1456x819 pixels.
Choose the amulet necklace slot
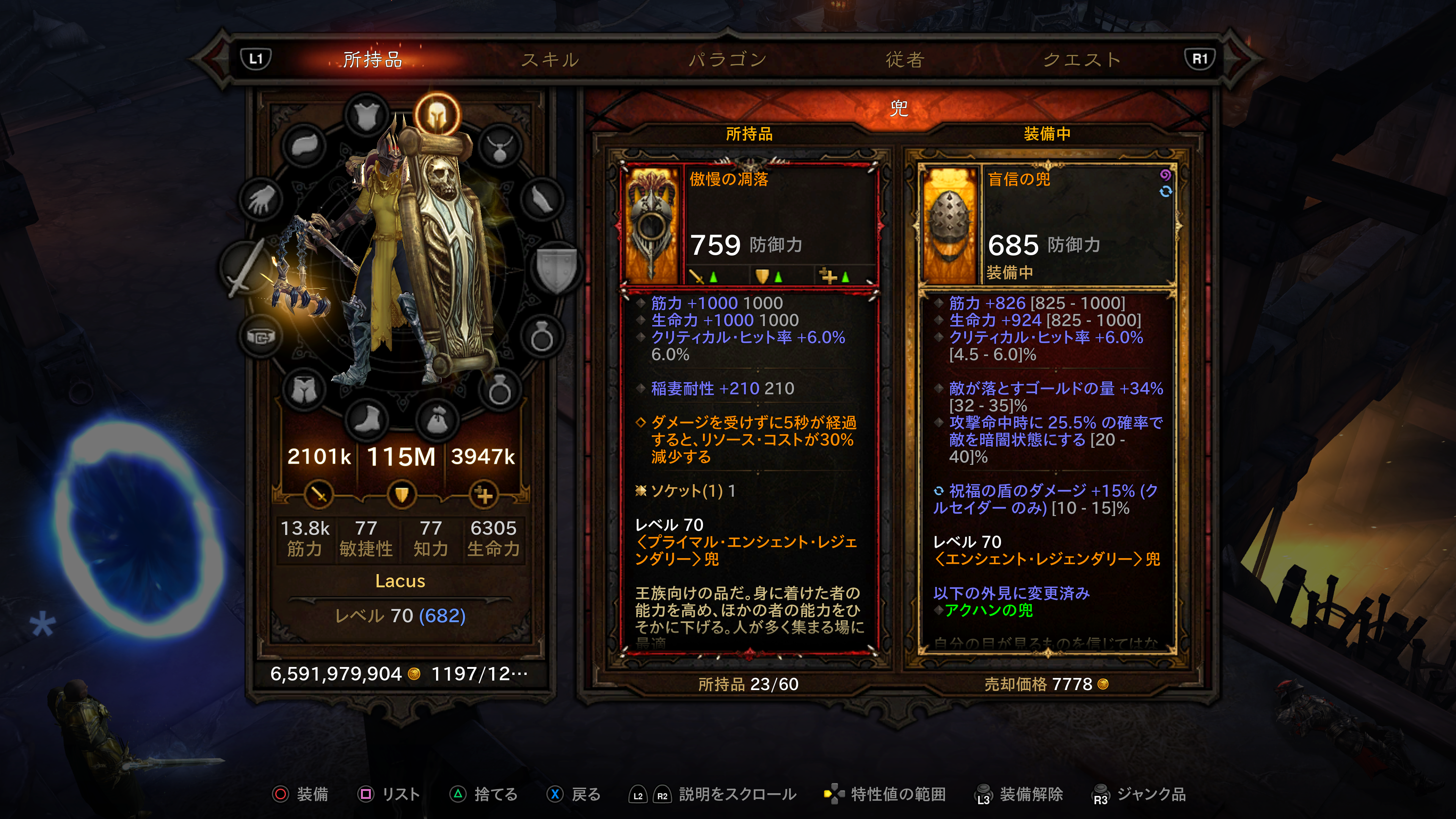500,147
